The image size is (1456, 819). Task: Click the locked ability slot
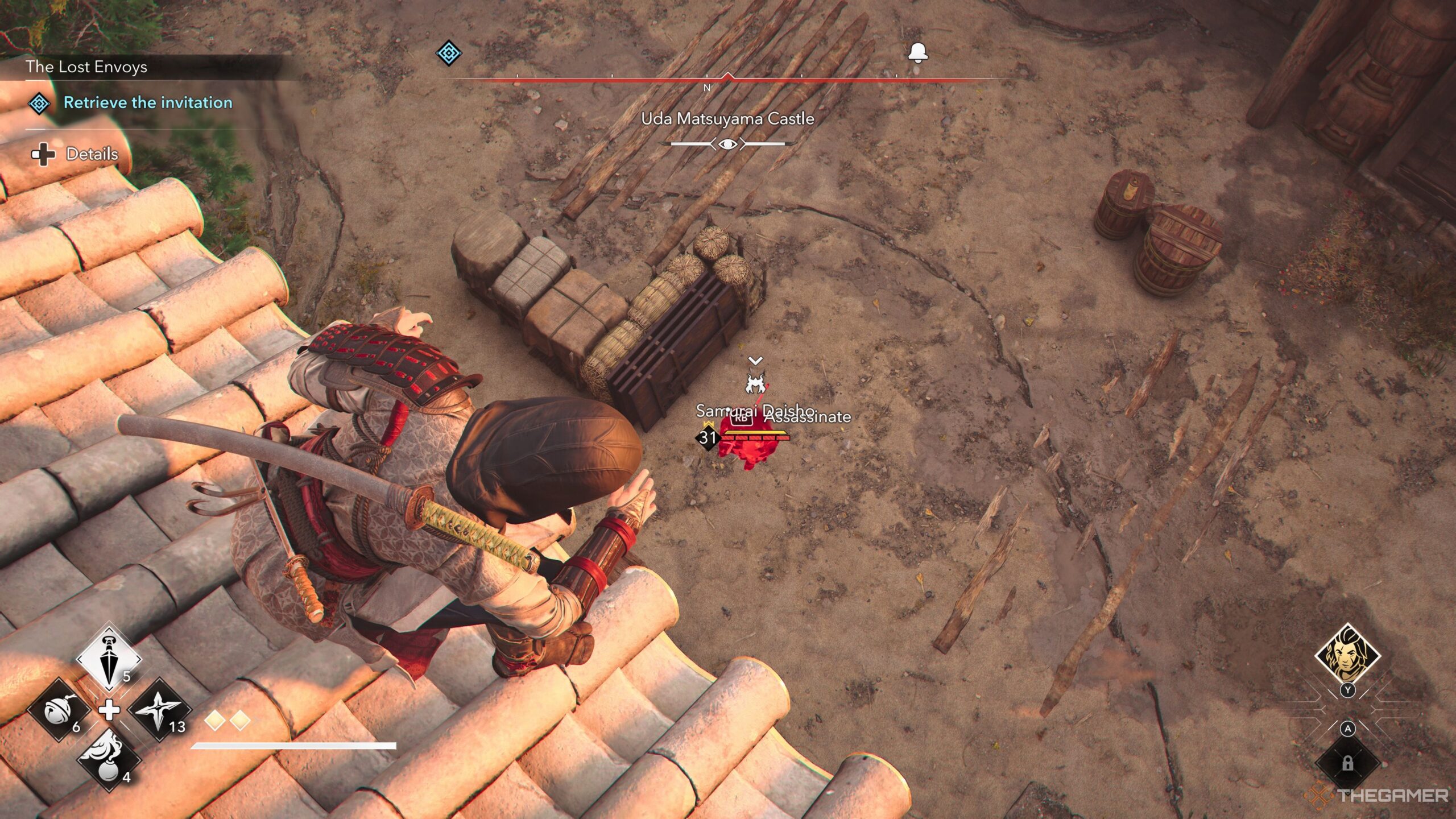pos(1347,763)
